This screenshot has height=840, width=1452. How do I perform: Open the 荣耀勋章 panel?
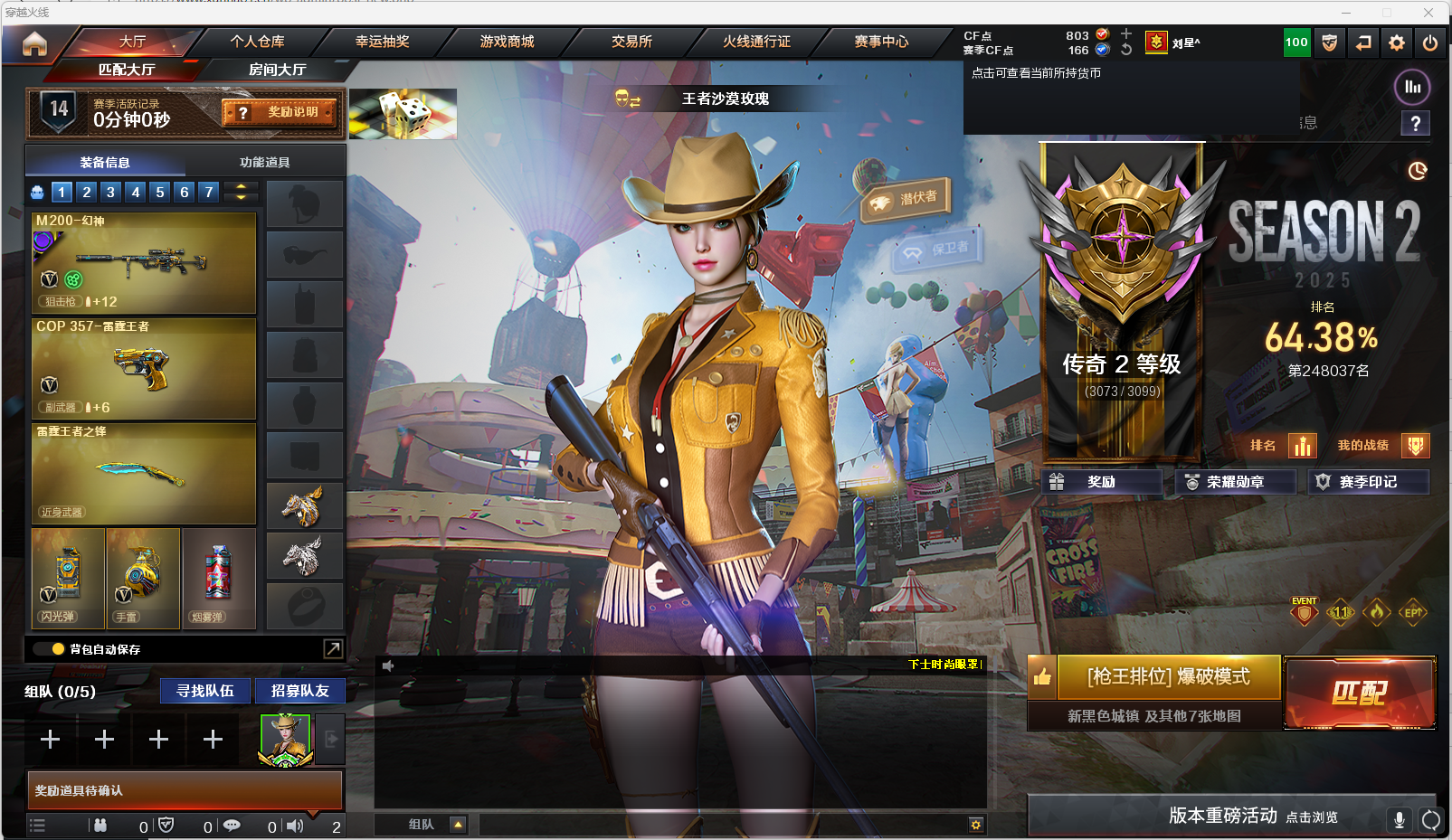[x=1235, y=482]
